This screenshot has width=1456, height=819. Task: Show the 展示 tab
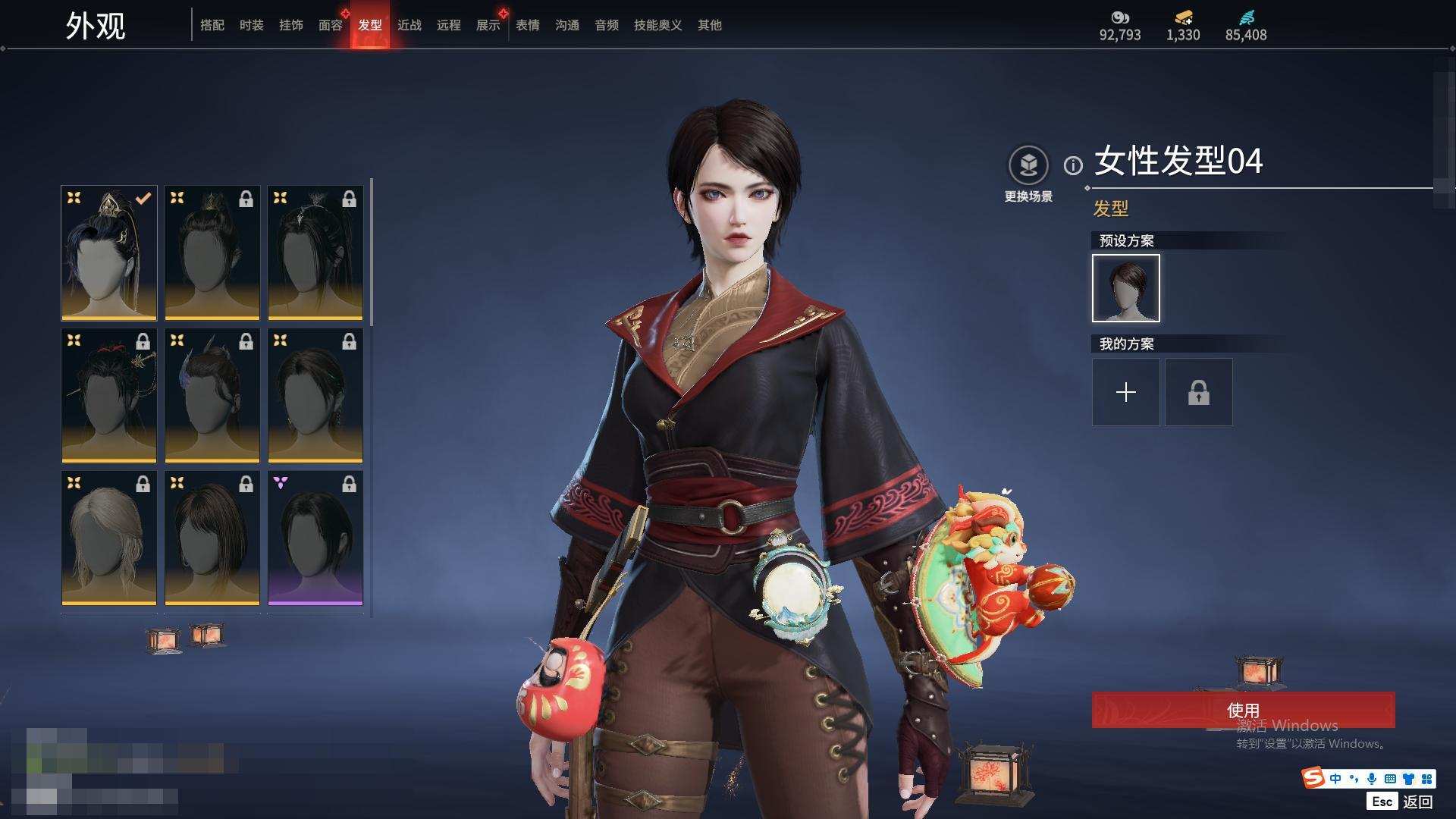tap(488, 25)
